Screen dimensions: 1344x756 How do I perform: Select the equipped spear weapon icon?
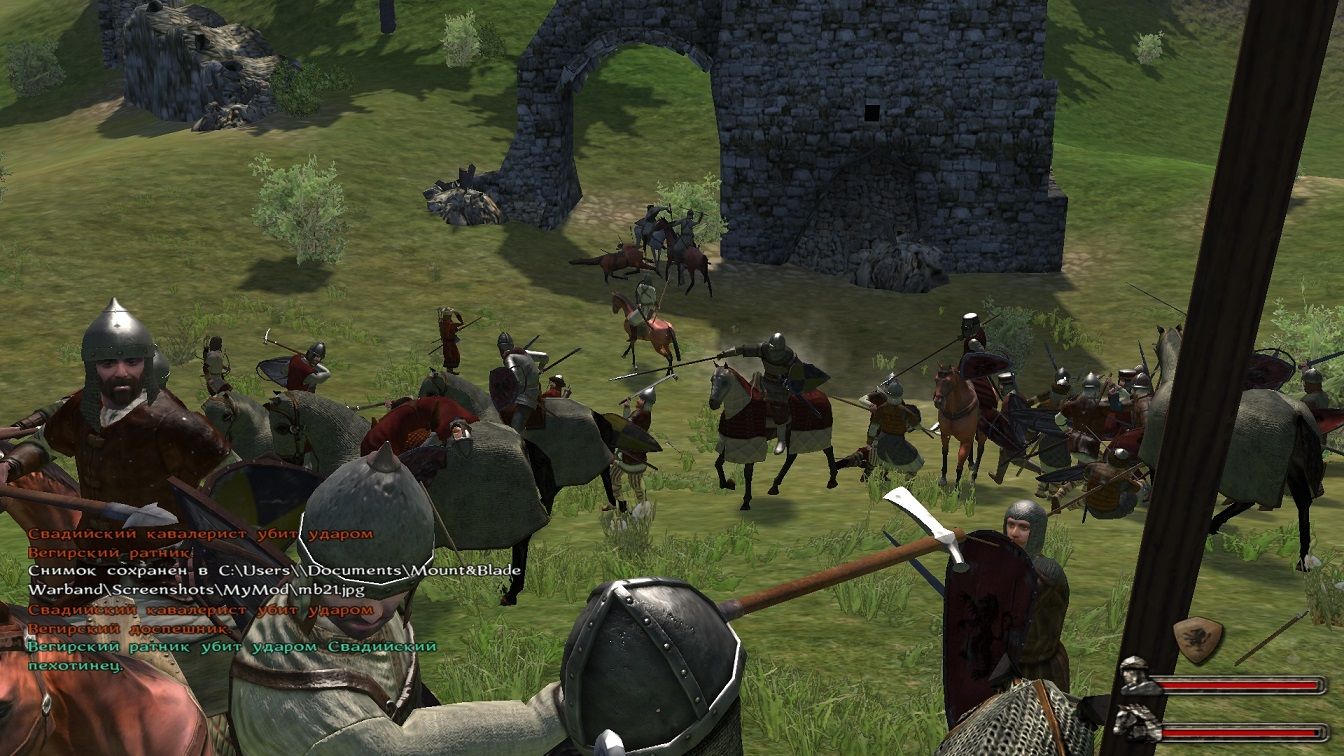click(1270, 638)
